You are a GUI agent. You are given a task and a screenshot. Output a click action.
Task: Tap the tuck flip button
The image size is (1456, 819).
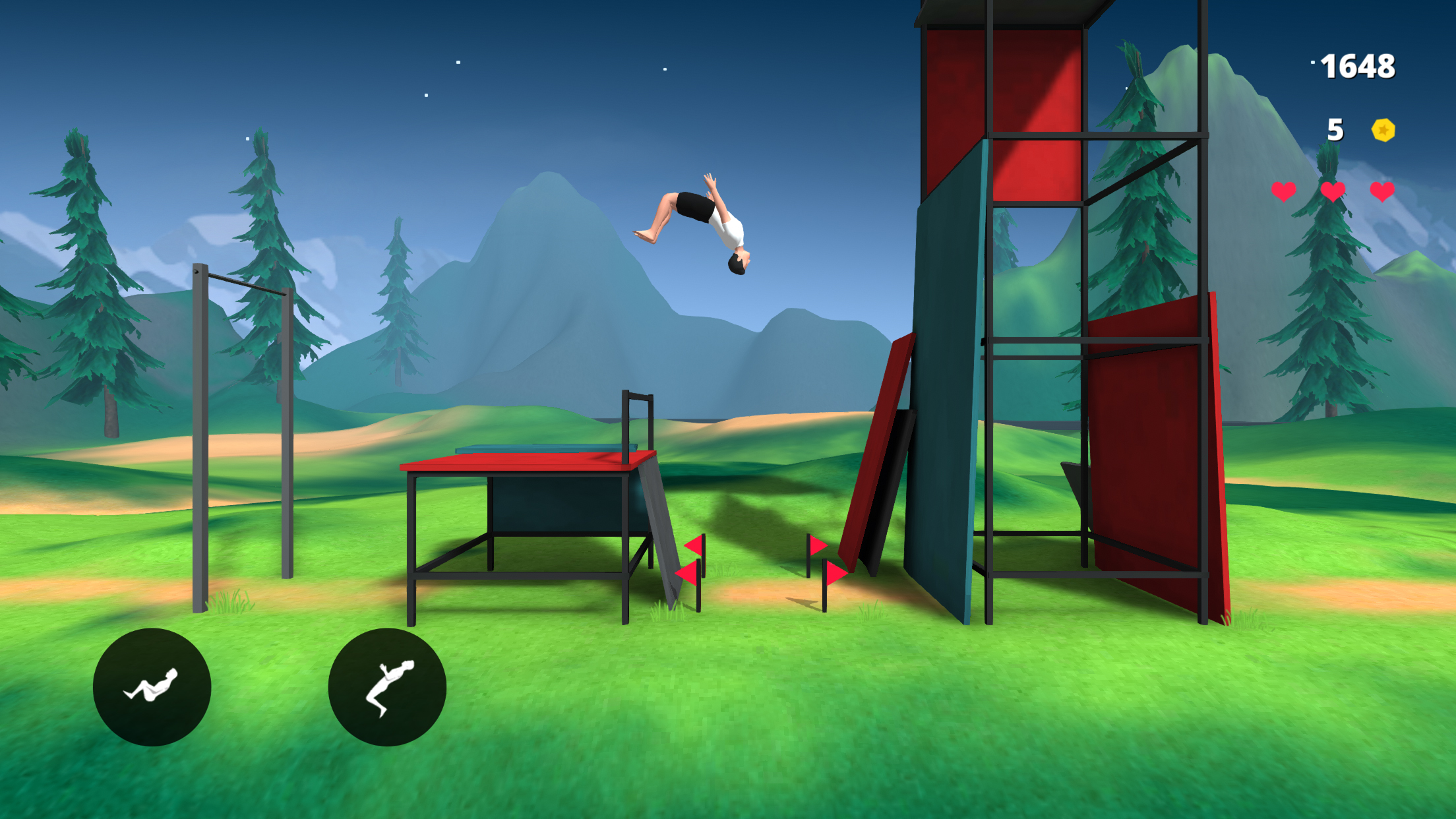(152, 687)
